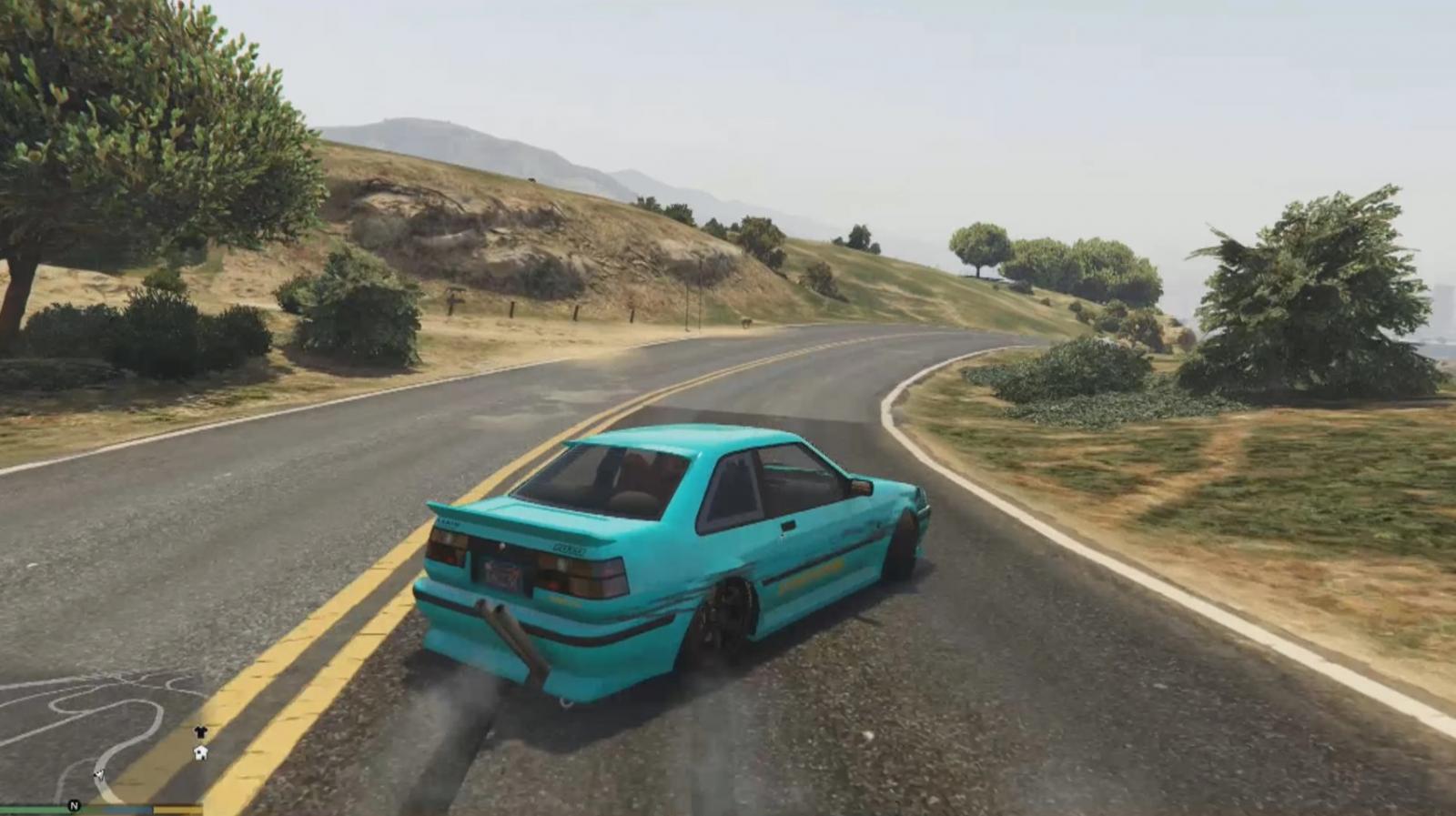Click the player arrow on the minimap
This screenshot has height=816, width=1456.
(x=98, y=775)
